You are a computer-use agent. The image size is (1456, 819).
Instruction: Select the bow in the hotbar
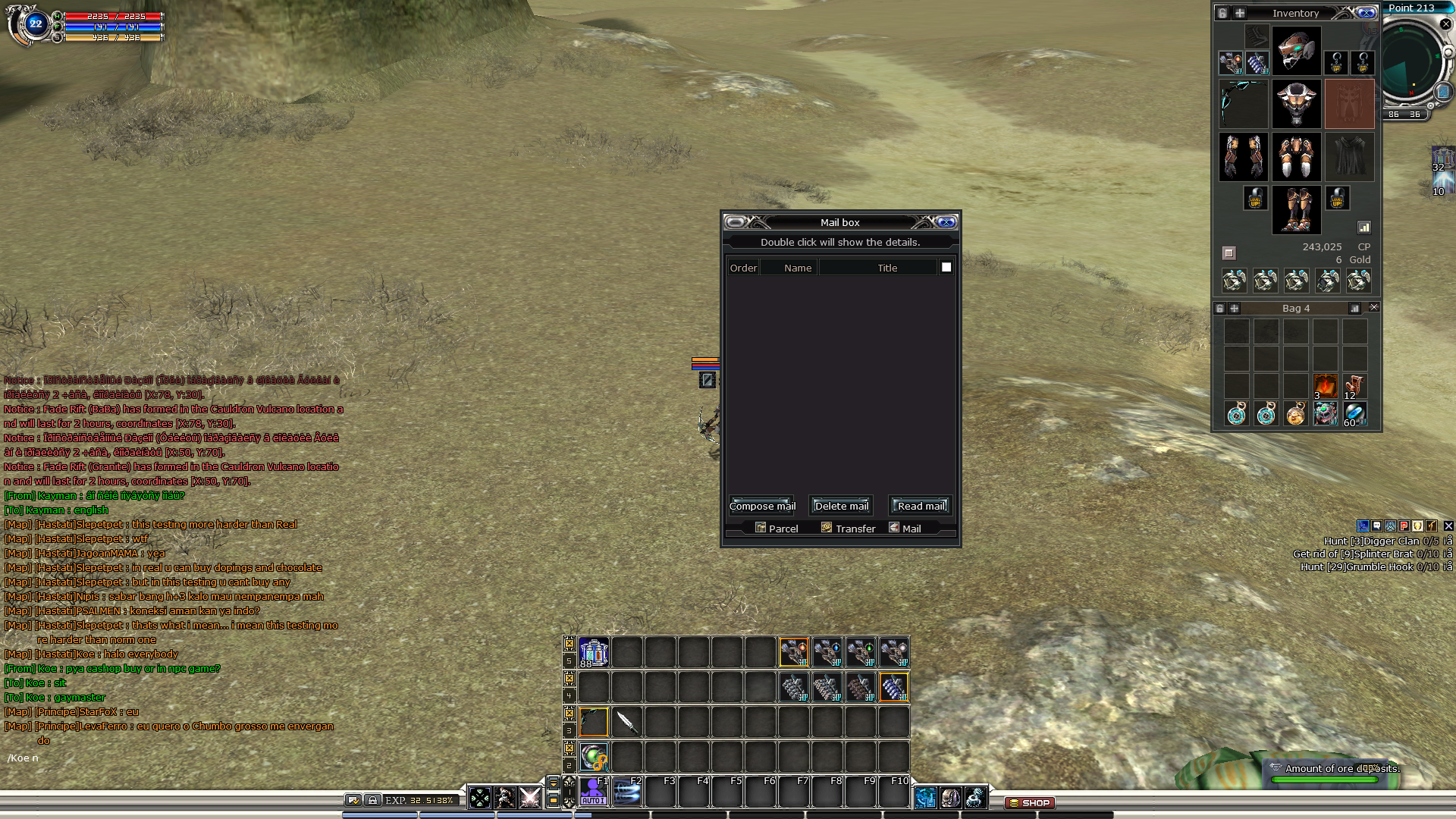[x=593, y=722]
